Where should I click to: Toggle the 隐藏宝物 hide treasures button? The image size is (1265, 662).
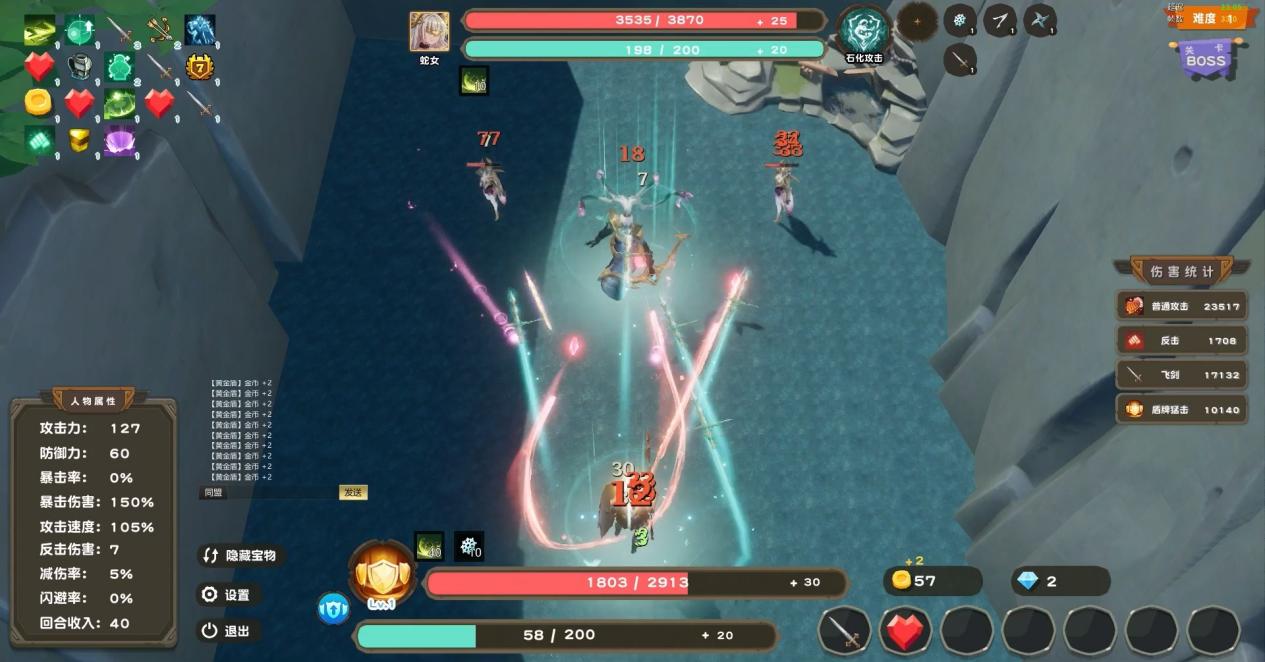coord(239,556)
